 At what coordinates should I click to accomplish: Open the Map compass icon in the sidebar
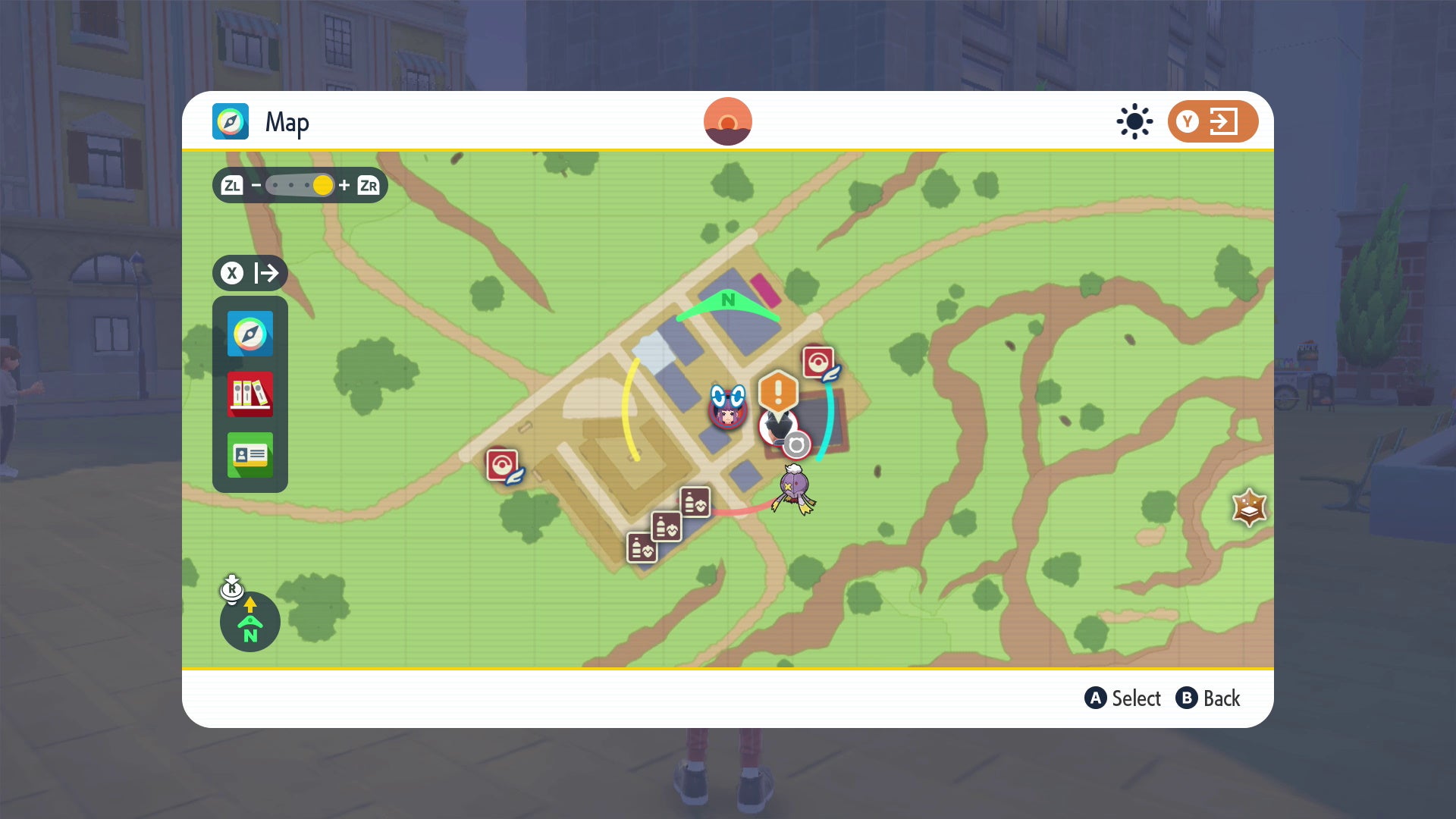pos(250,334)
